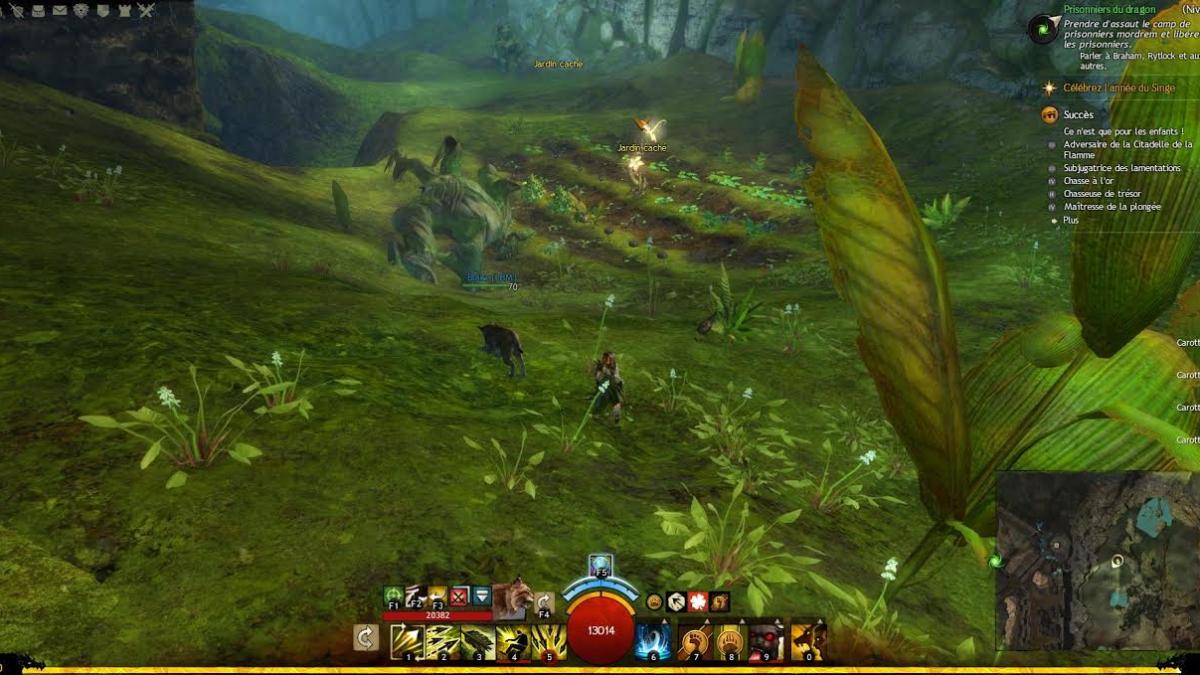Open the crossed swords PvP menu
The height and width of the screenshot is (675, 1200).
[146, 10]
